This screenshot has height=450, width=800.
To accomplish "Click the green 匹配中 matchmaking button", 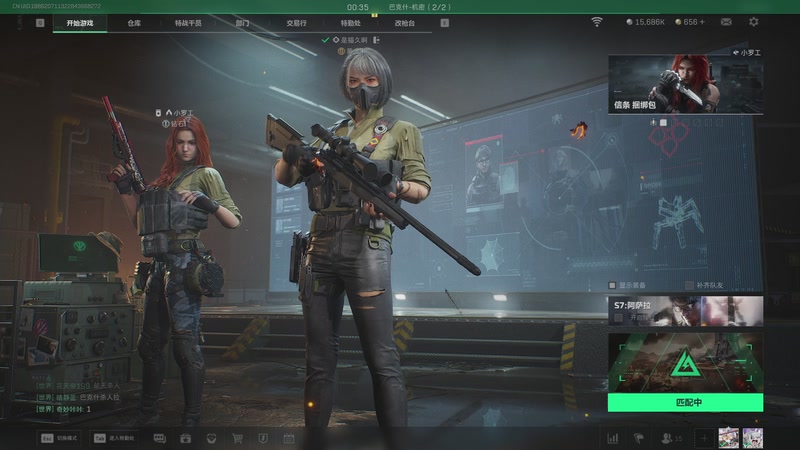I will coord(685,402).
